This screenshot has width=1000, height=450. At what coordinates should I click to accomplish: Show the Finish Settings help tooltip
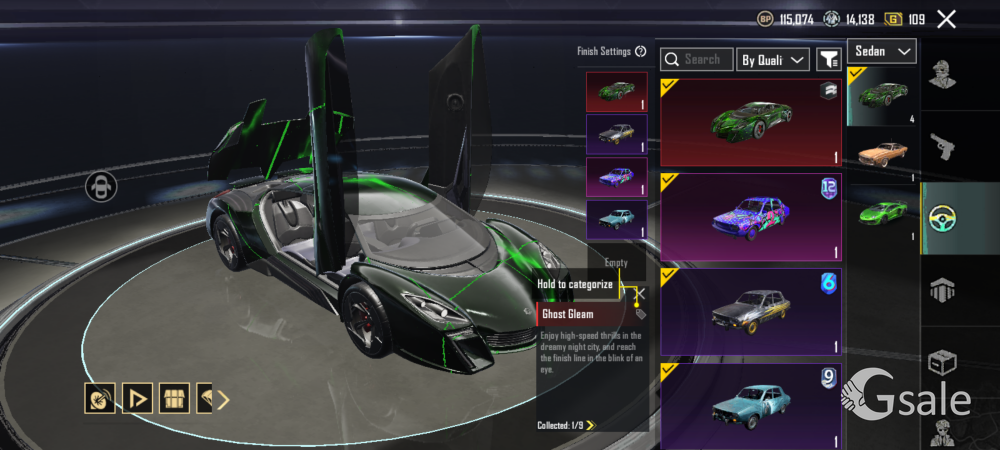click(x=640, y=51)
